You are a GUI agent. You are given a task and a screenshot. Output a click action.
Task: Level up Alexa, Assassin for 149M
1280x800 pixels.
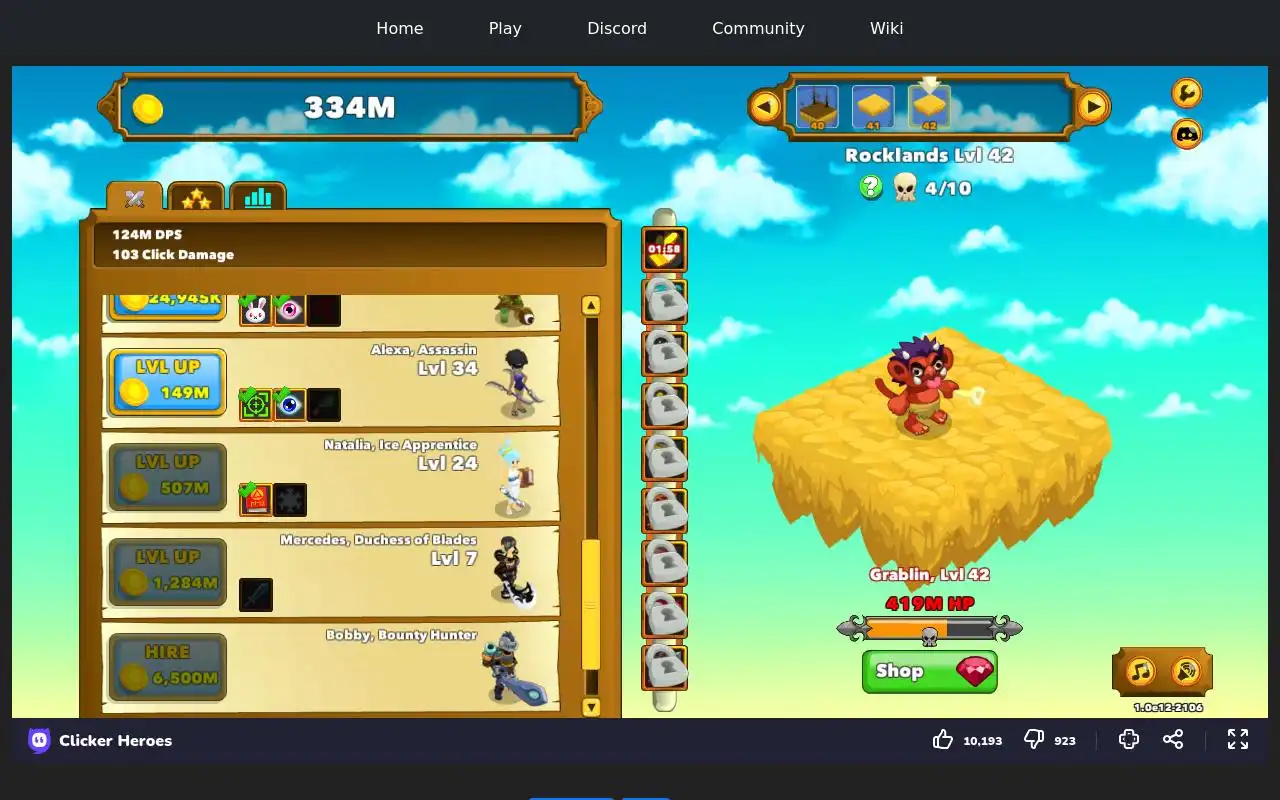[167, 381]
